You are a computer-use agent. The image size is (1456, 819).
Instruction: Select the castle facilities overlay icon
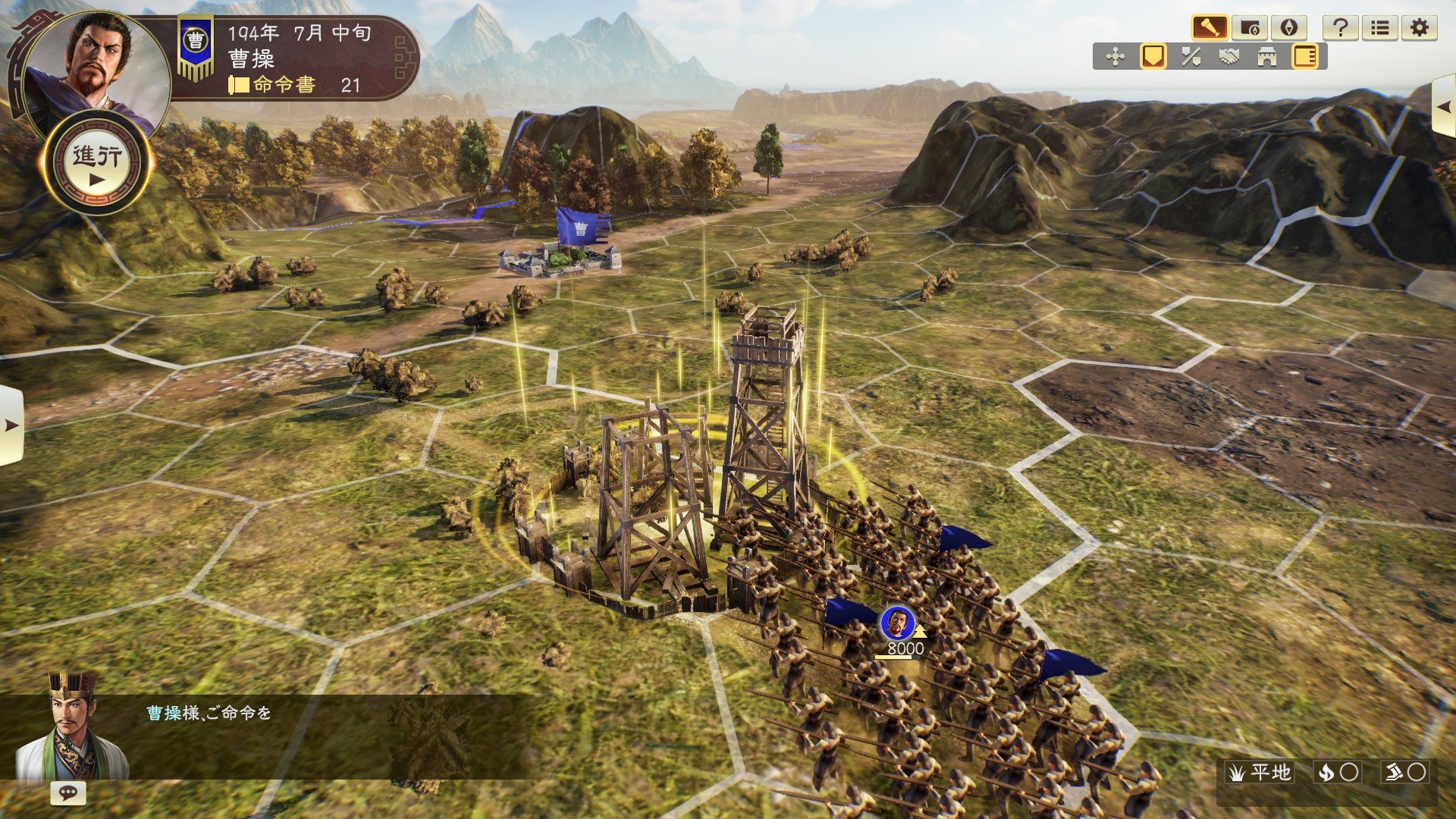[1267, 57]
